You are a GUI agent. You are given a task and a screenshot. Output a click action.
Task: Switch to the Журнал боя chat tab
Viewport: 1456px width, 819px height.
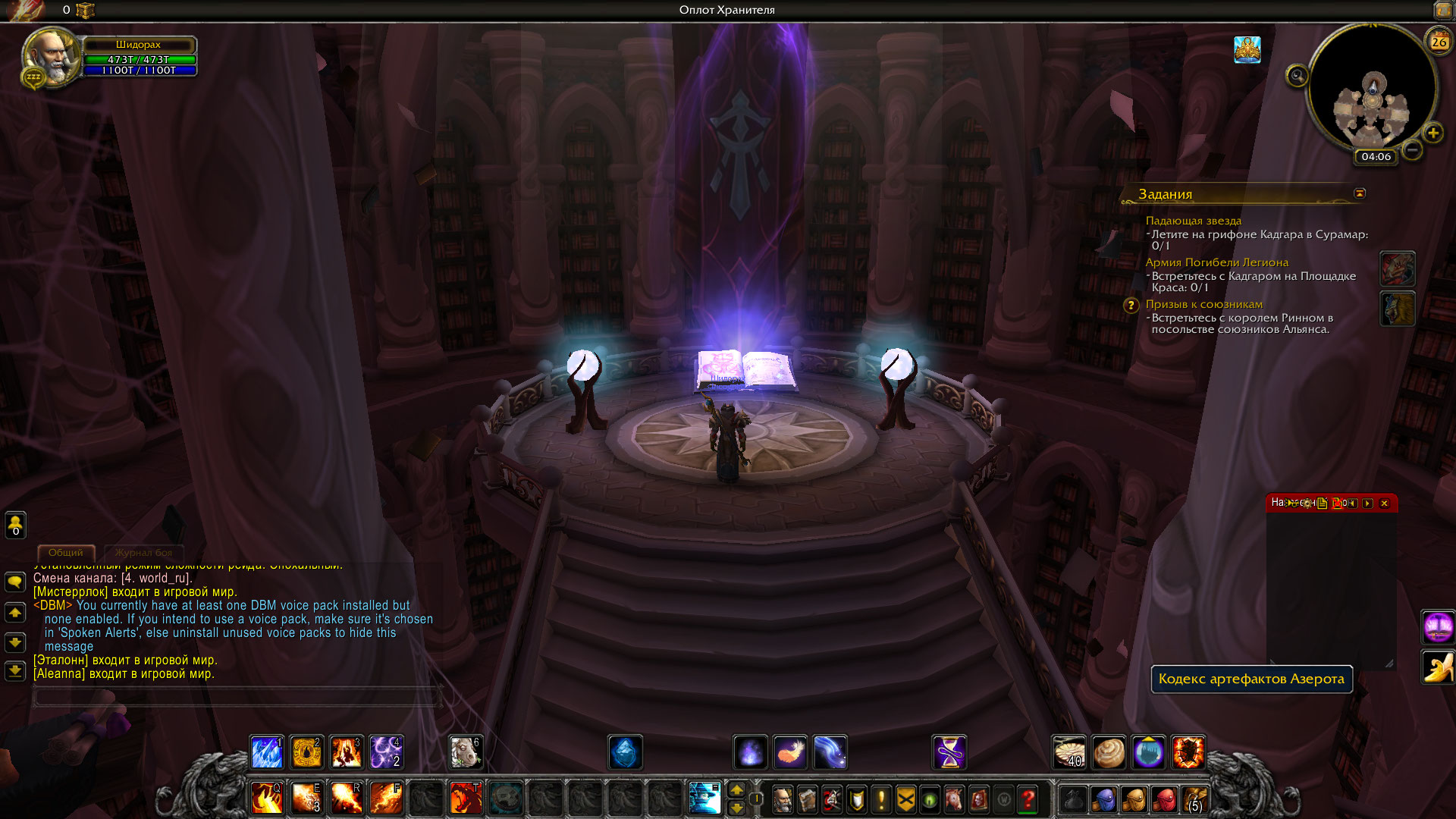(143, 553)
